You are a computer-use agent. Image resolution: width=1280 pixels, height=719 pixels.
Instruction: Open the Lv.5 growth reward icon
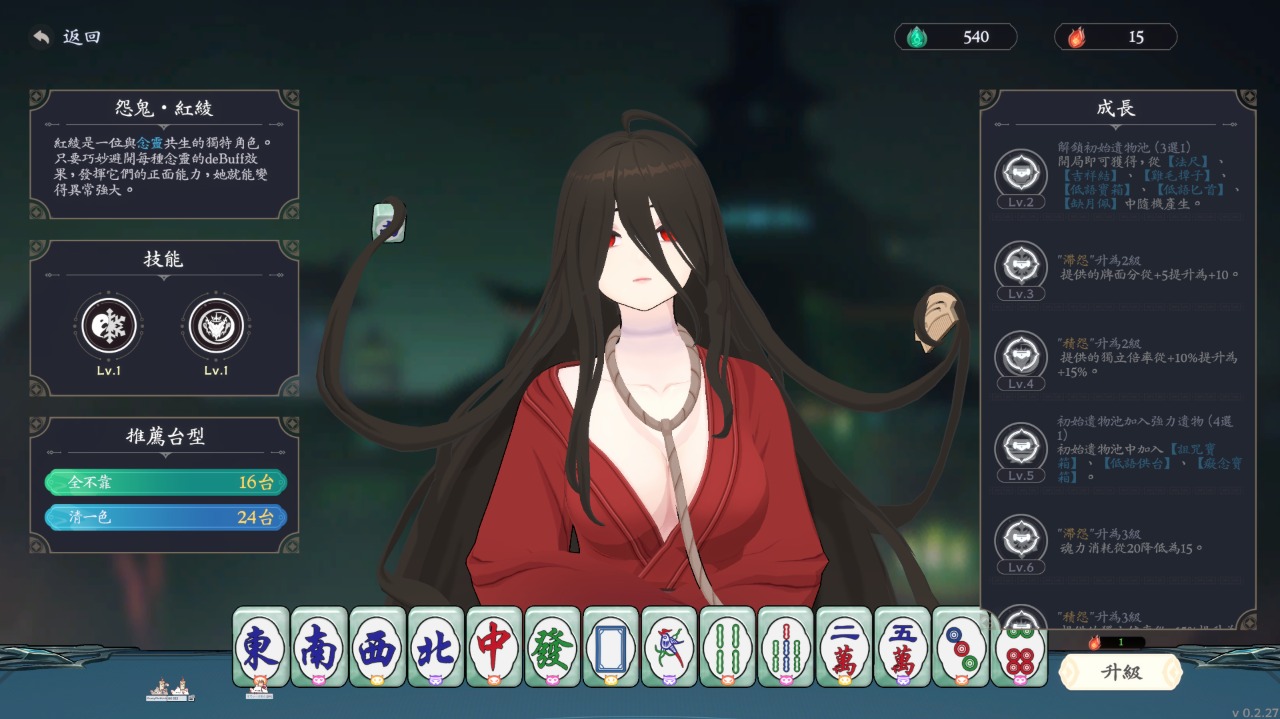point(1020,448)
